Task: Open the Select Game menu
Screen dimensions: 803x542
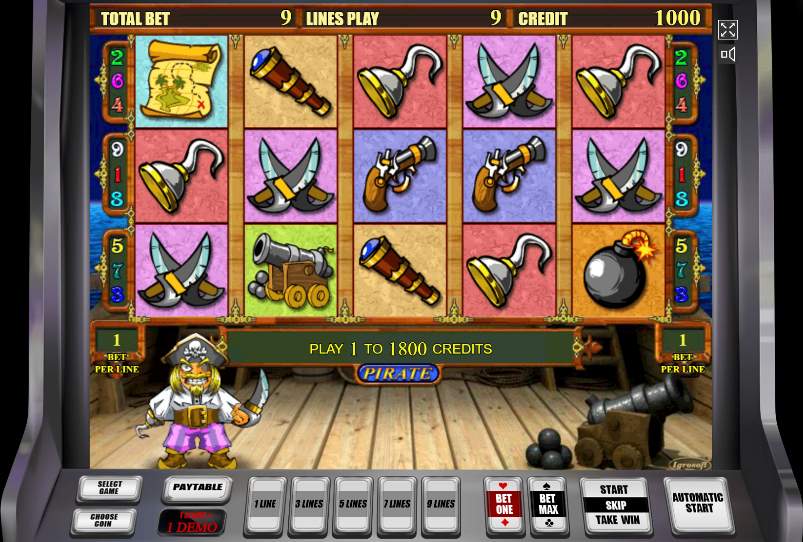Action: coord(110,489)
